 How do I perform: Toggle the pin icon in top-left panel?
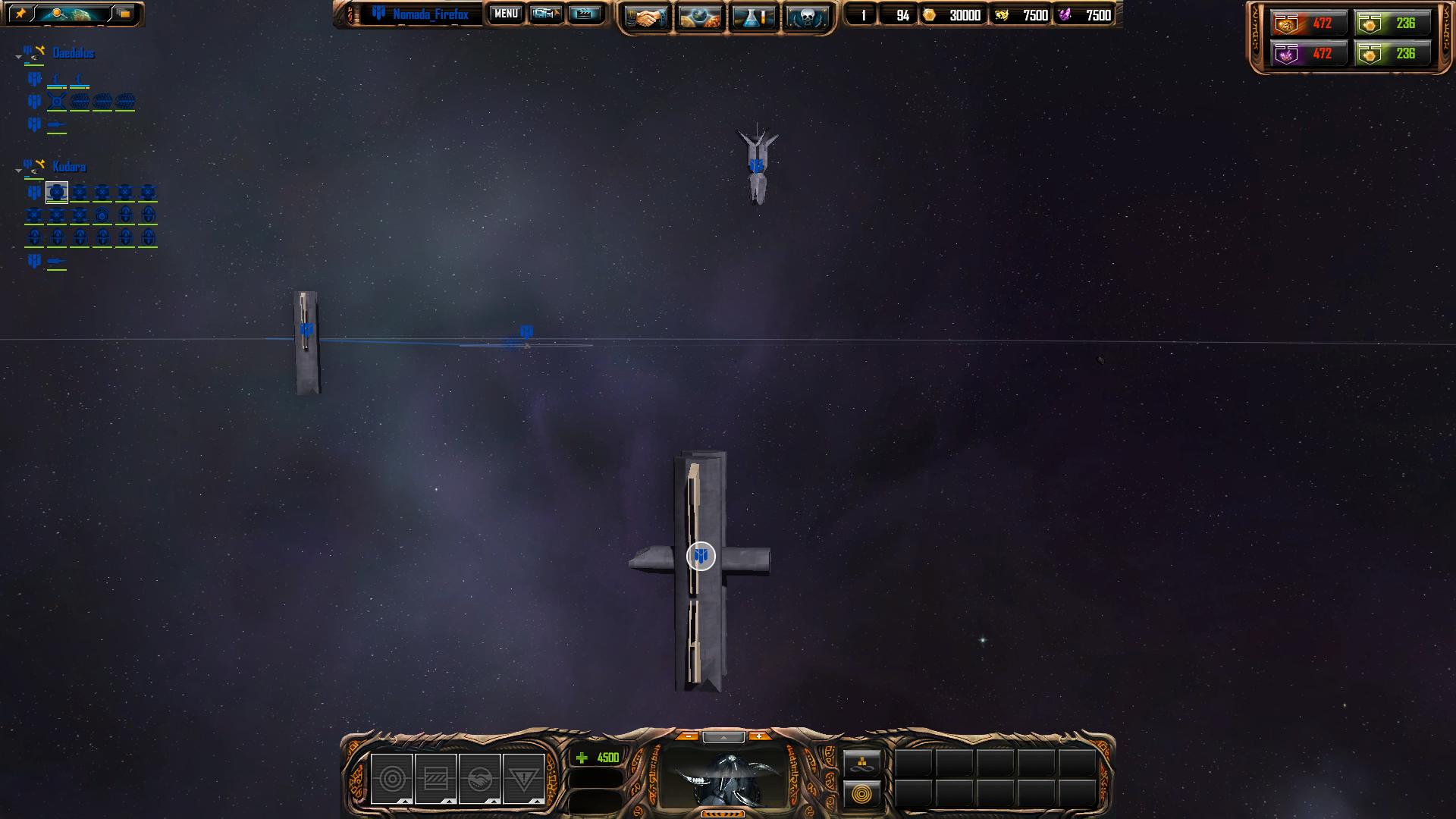click(x=20, y=14)
